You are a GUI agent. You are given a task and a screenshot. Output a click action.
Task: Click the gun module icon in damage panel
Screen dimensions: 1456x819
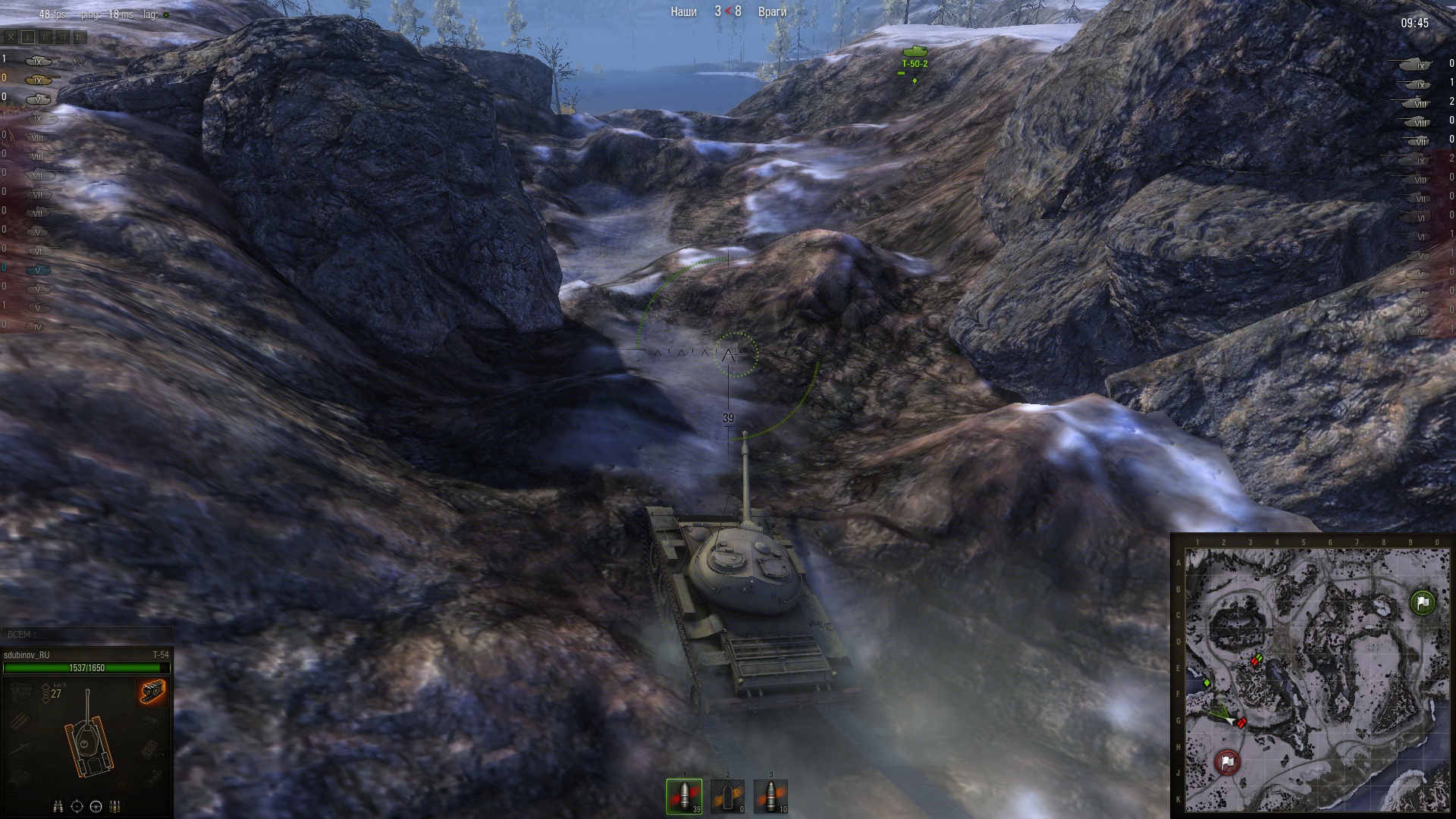pos(21,747)
